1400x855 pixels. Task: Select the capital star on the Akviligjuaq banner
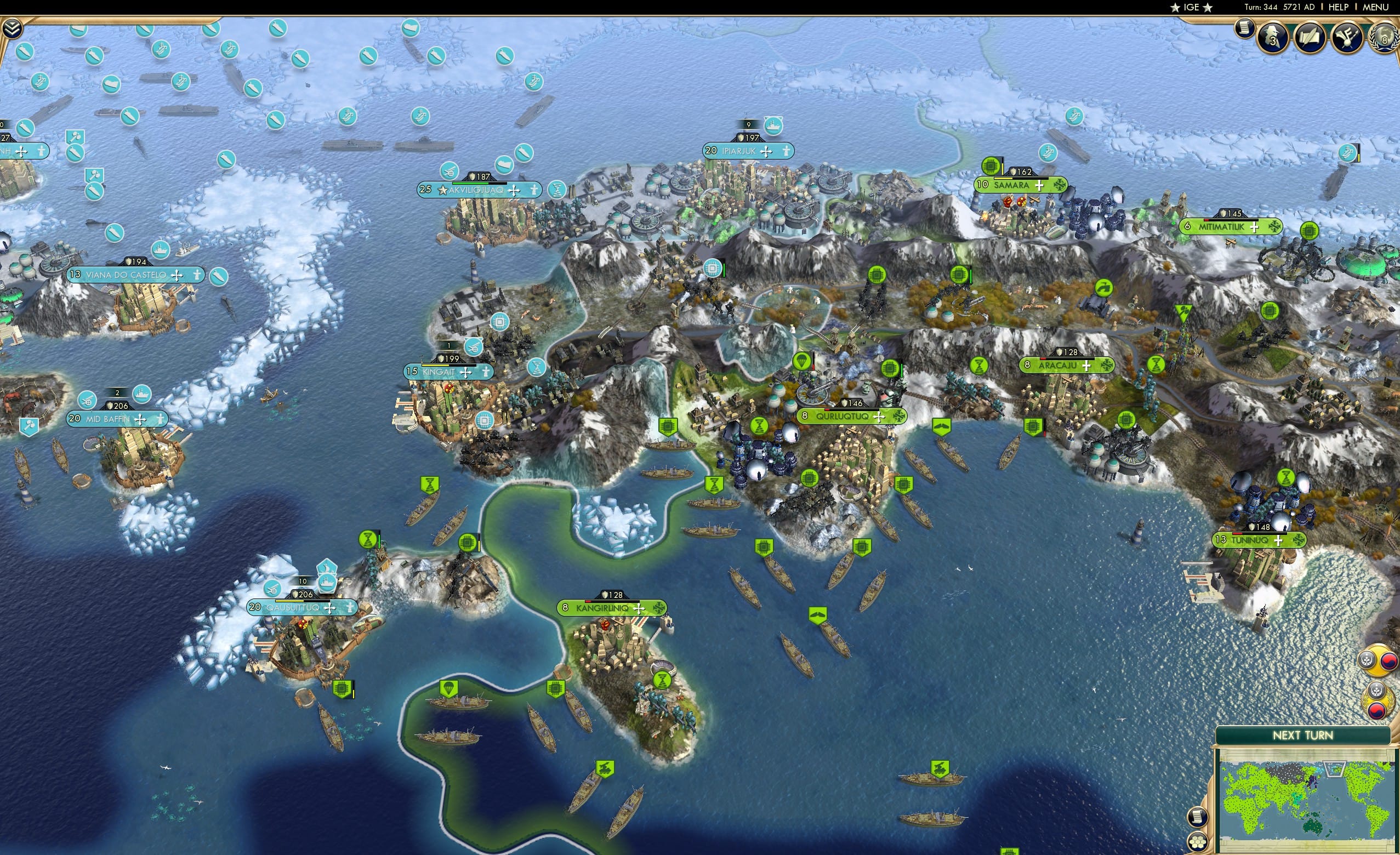443,192
